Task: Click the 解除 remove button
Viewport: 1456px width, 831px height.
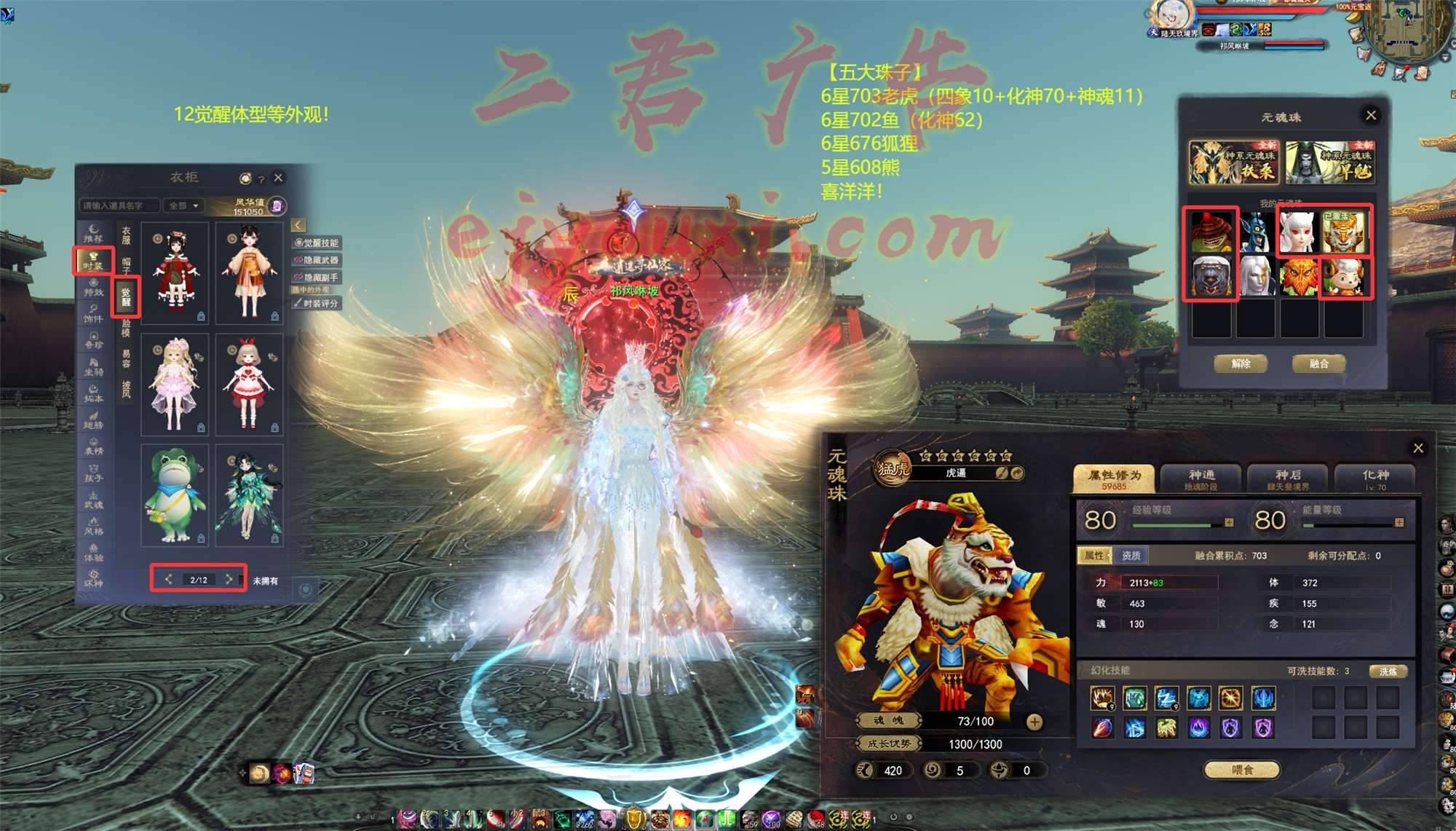Action: click(x=1241, y=363)
